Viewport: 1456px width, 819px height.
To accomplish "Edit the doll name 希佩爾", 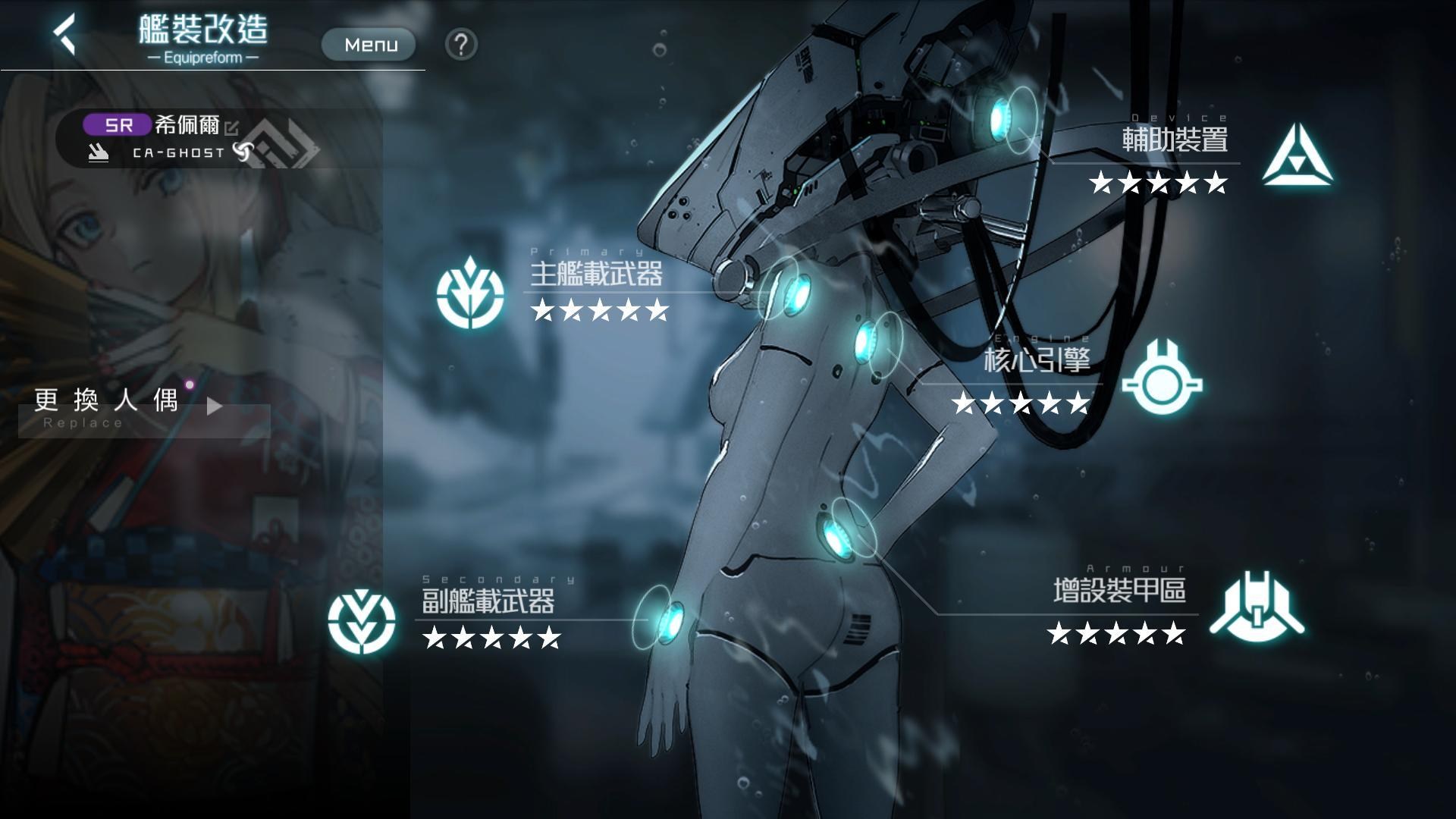I will tap(231, 128).
